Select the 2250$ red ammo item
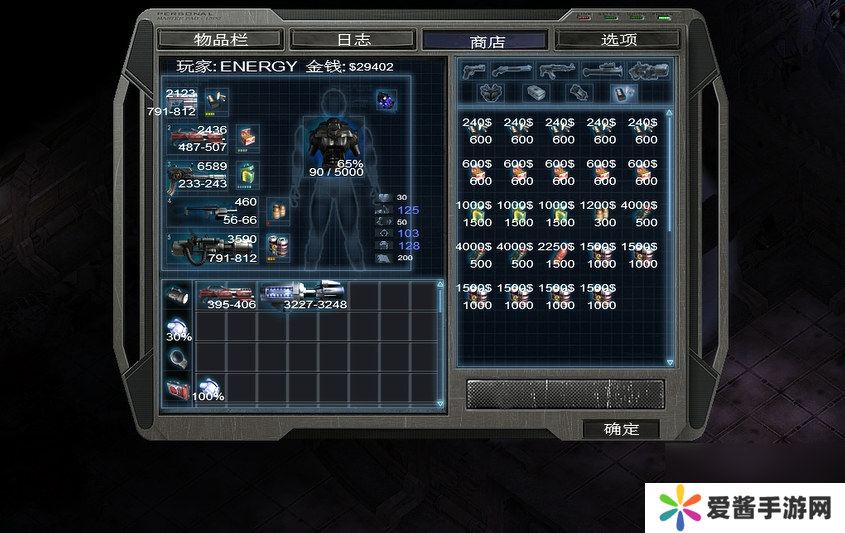The image size is (845, 533). point(562,256)
